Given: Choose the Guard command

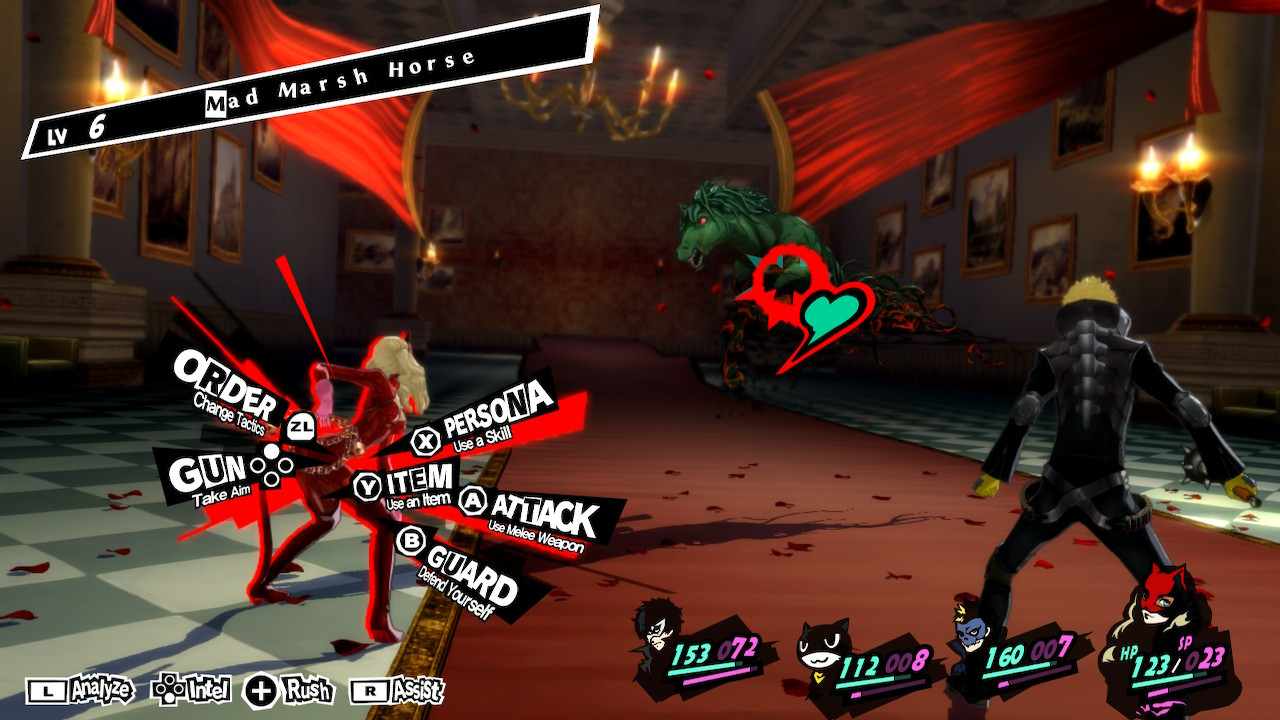Looking at the screenshot, I should pyautogui.click(x=470, y=566).
